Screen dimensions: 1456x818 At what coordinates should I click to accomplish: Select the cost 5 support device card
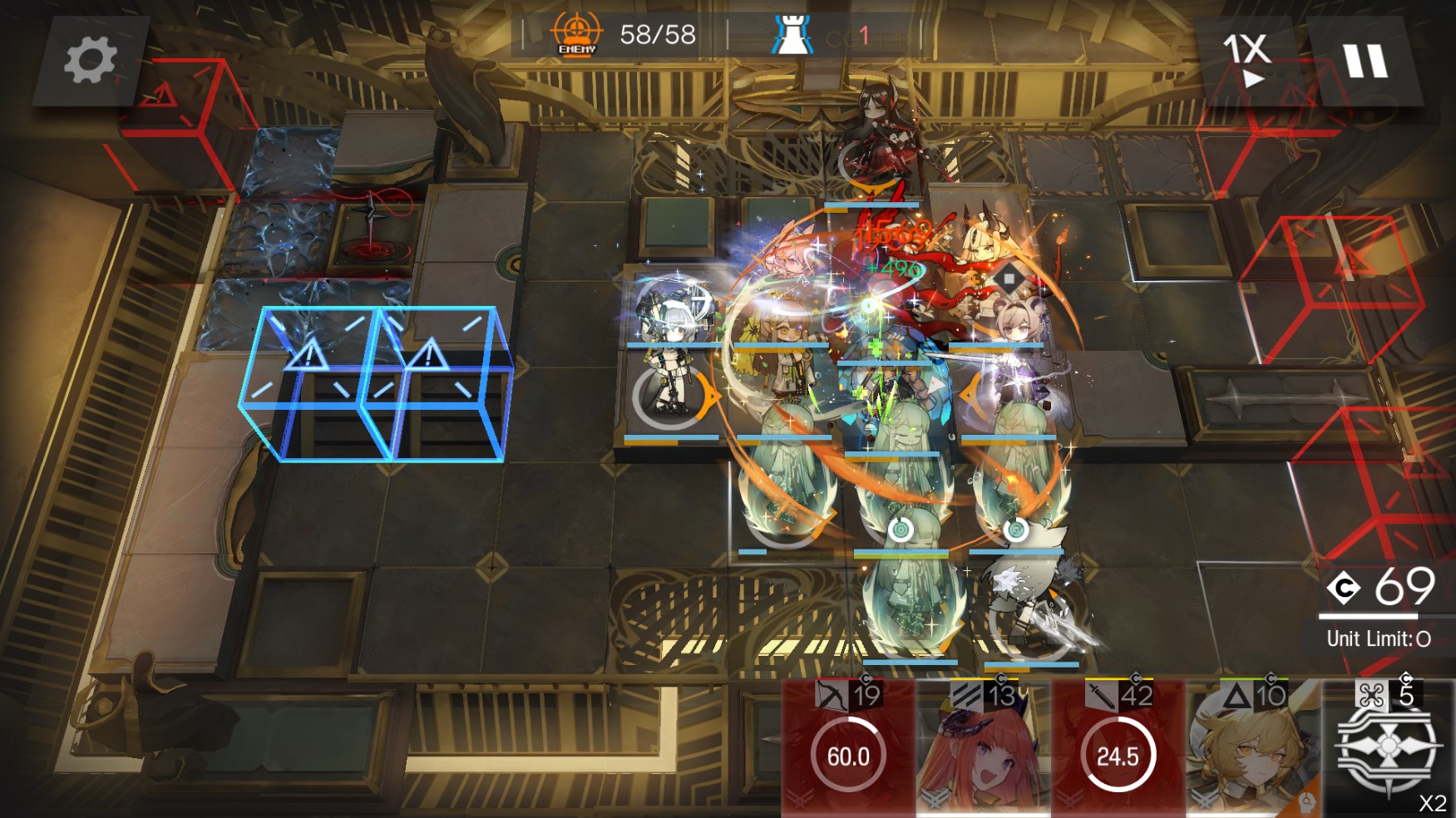coord(1387,748)
